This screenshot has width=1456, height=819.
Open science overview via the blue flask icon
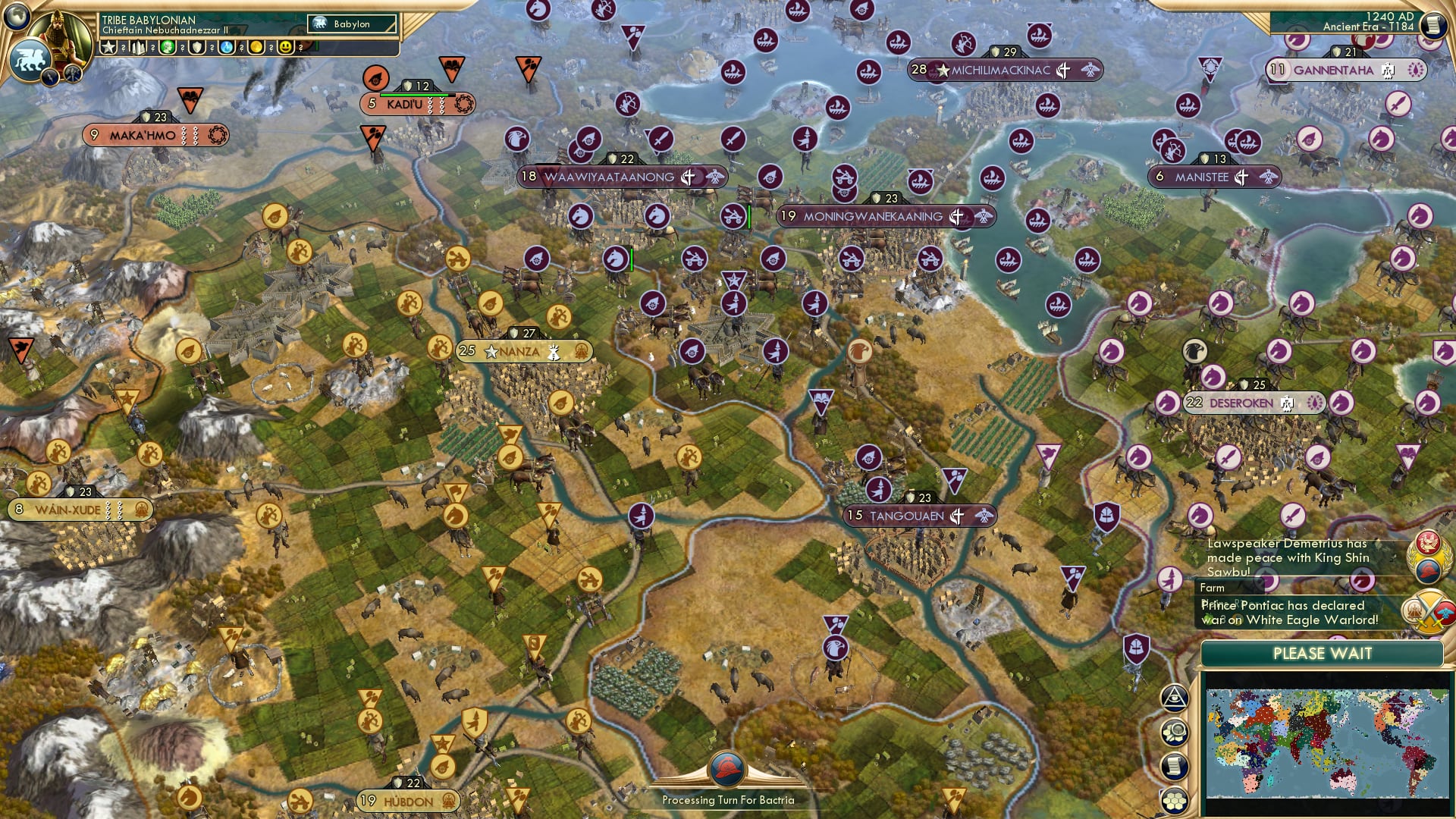[x=227, y=47]
